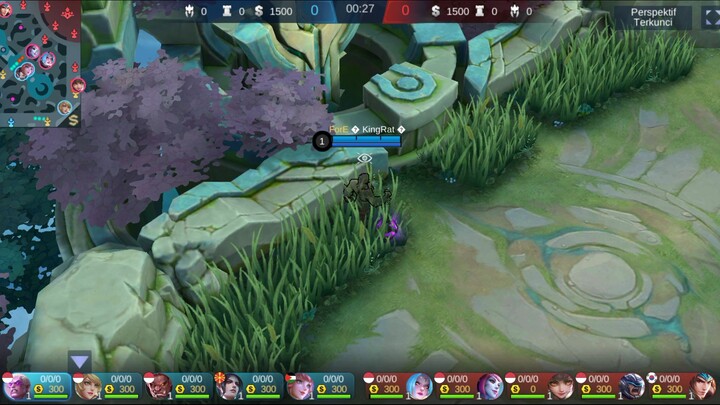Viewport: 720px width, 405px height.
Task: Select the dark-skinned hero portrait on blue team
Action: point(158,386)
